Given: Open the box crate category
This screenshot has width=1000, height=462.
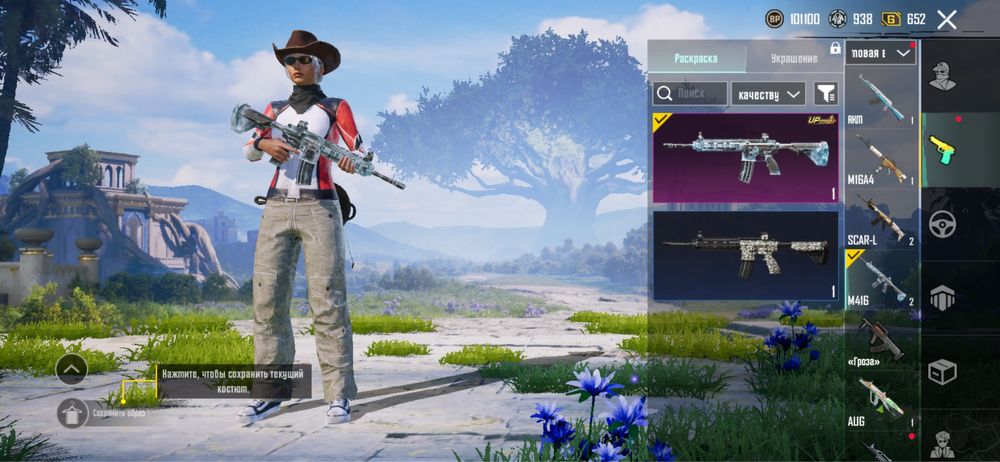Looking at the screenshot, I should tap(942, 372).
